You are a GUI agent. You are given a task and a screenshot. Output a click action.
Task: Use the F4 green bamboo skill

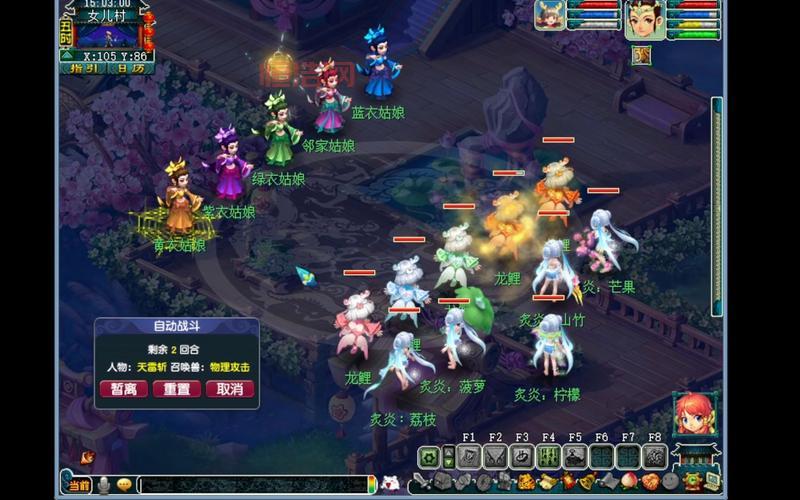point(548,457)
